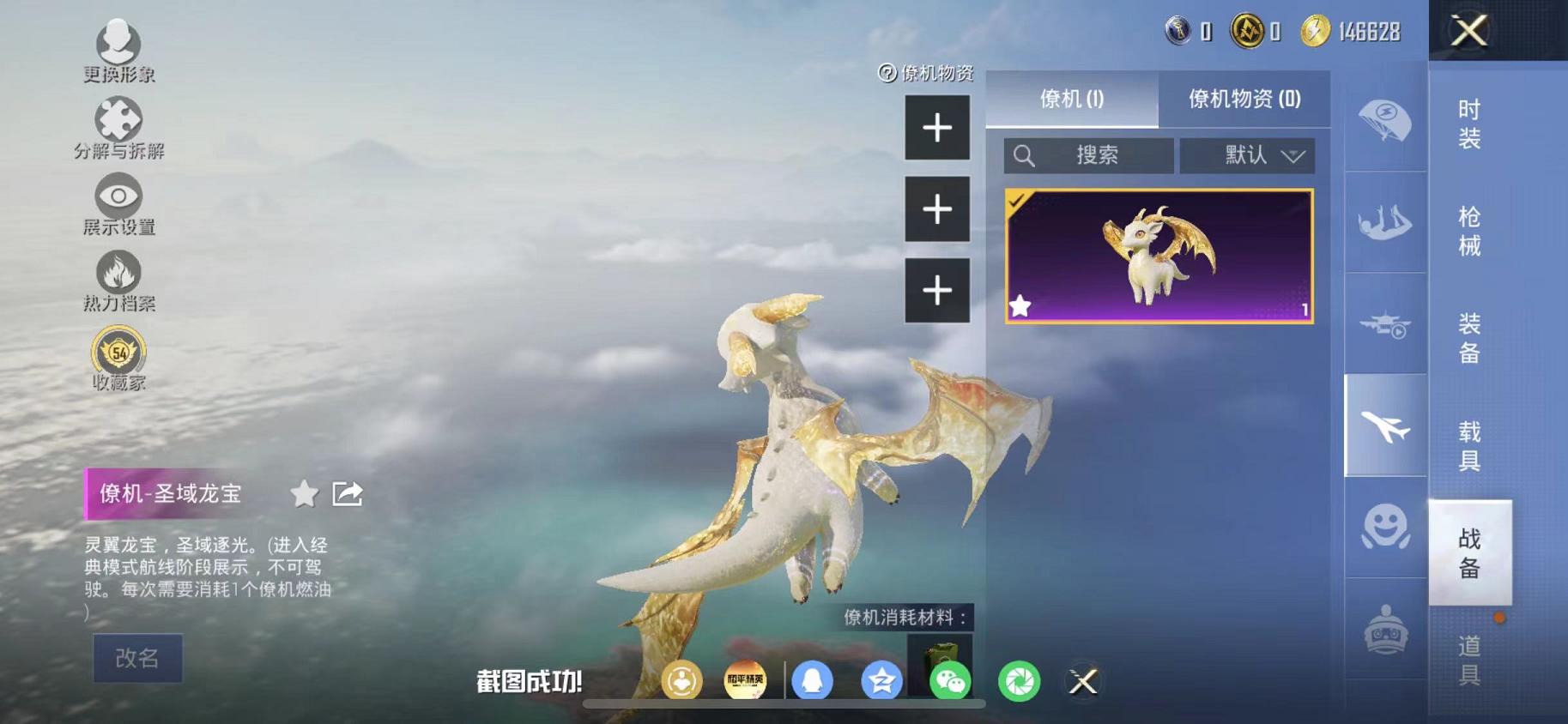Viewport: 1568px width, 724px height.
Task: Open the parachute category icon
Action: click(x=1383, y=120)
